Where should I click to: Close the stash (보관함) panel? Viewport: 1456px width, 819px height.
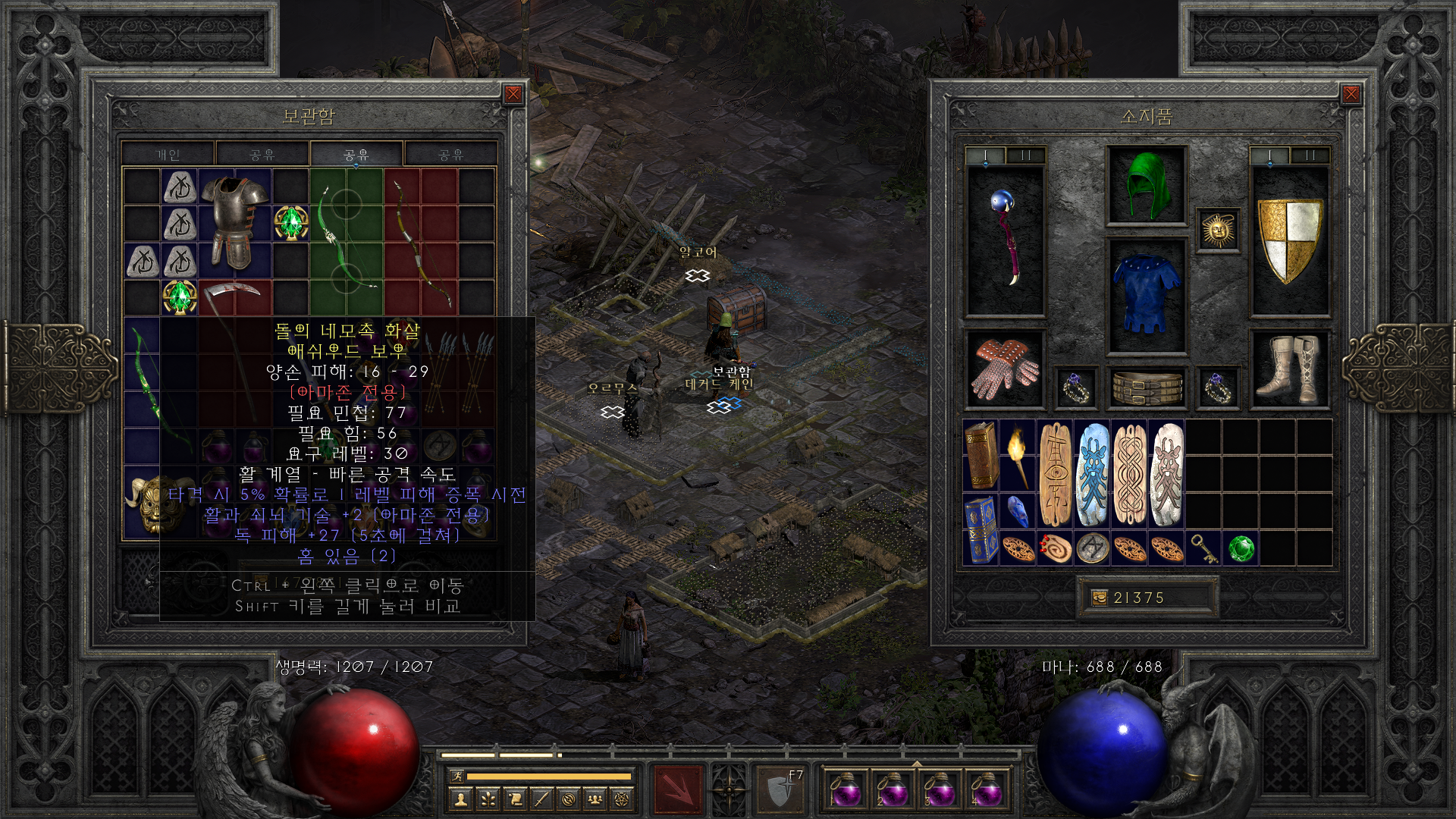point(513,94)
